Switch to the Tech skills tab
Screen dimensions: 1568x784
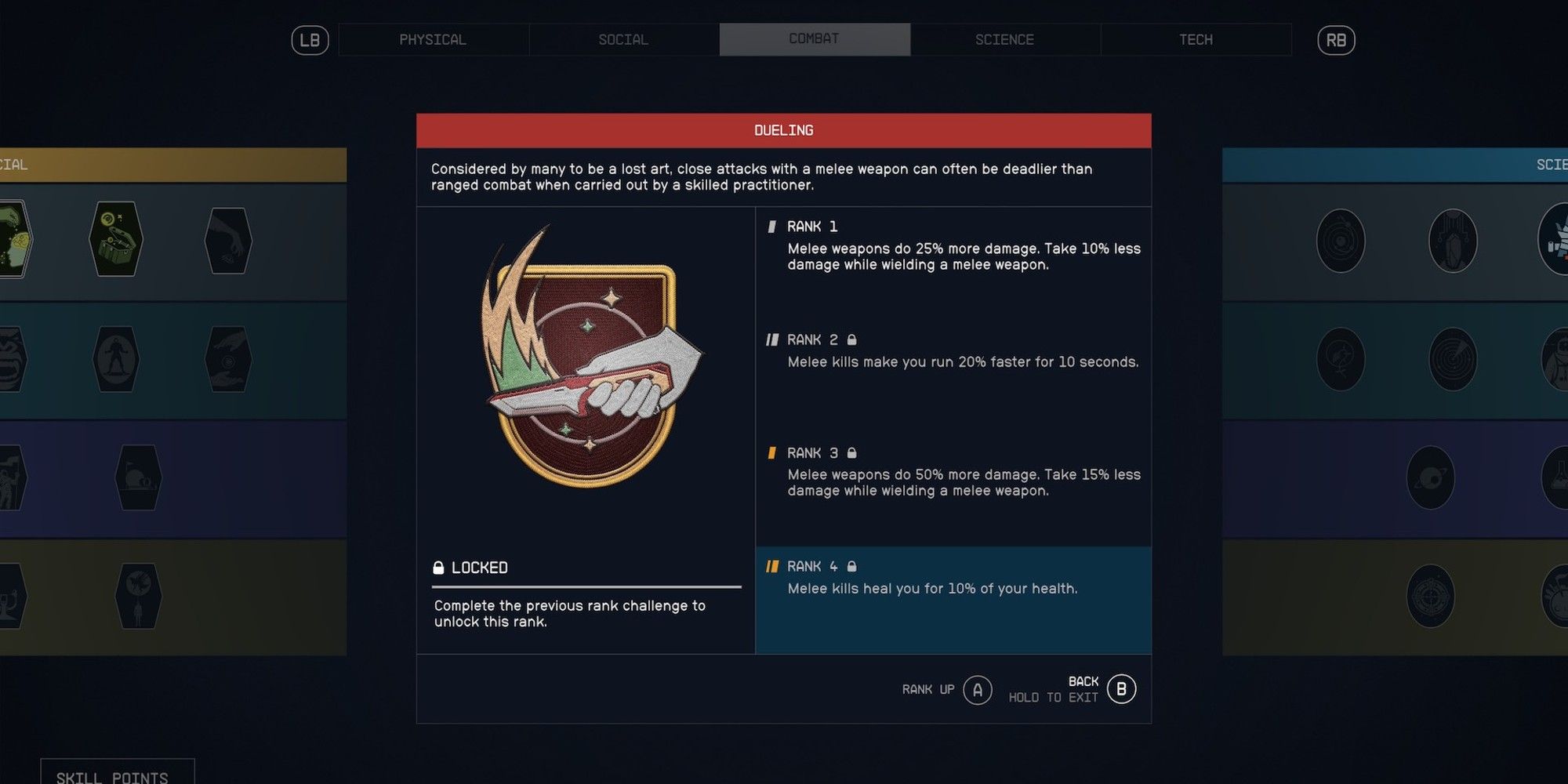(x=1196, y=39)
